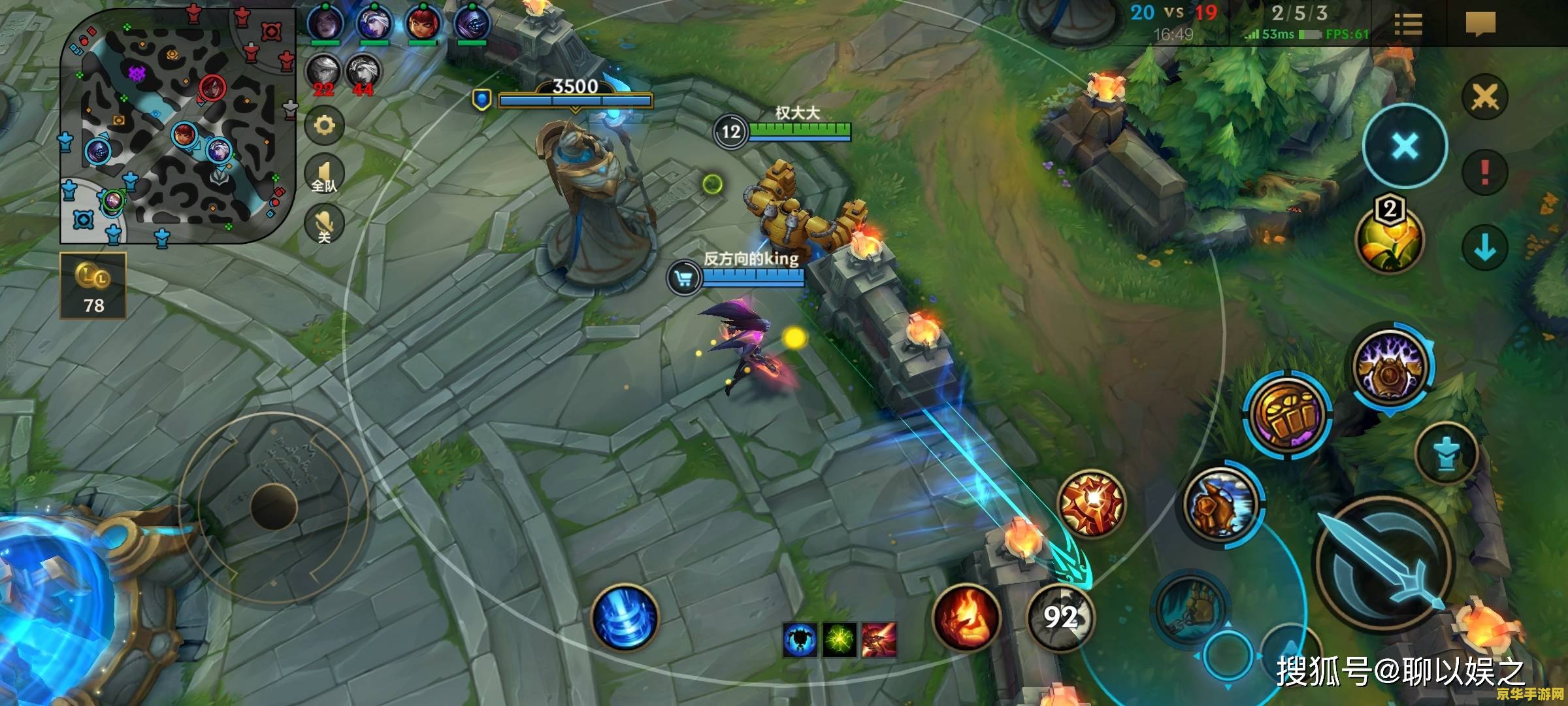Viewport: 1568px width, 706px height.
Task: Open the scoreboard list icon
Action: pyautogui.click(x=1408, y=25)
